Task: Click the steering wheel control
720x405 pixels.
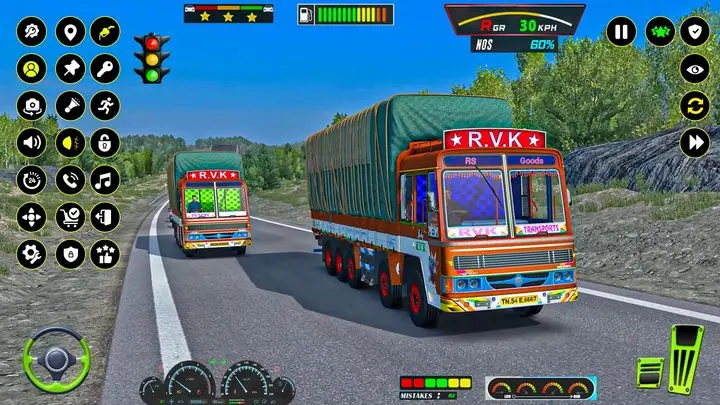Action: click(x=57, y=357)
